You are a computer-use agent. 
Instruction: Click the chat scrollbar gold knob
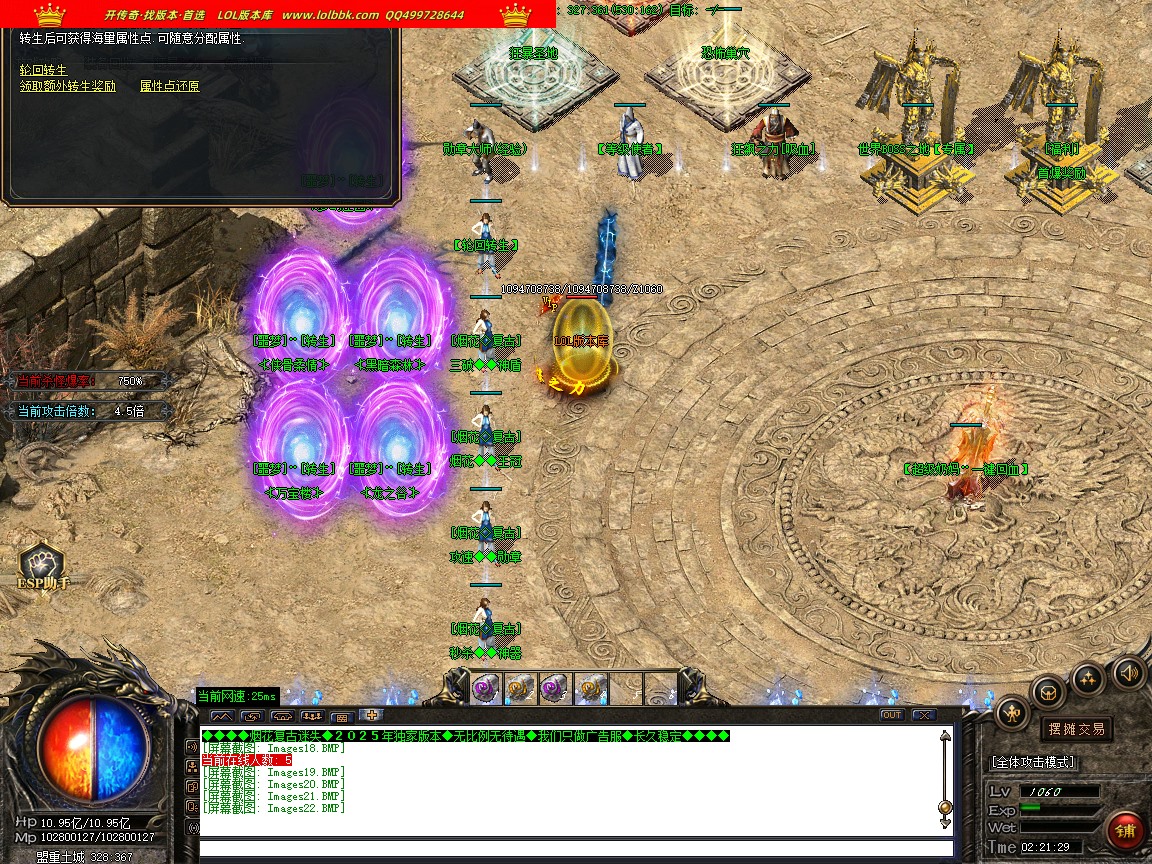(x=945, y=807)
